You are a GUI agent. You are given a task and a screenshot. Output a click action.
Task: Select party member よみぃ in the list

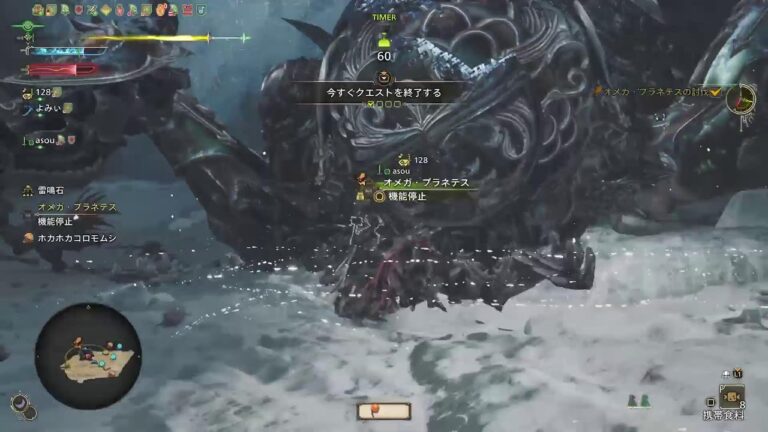pyautogui.click(x=48, y=108)
